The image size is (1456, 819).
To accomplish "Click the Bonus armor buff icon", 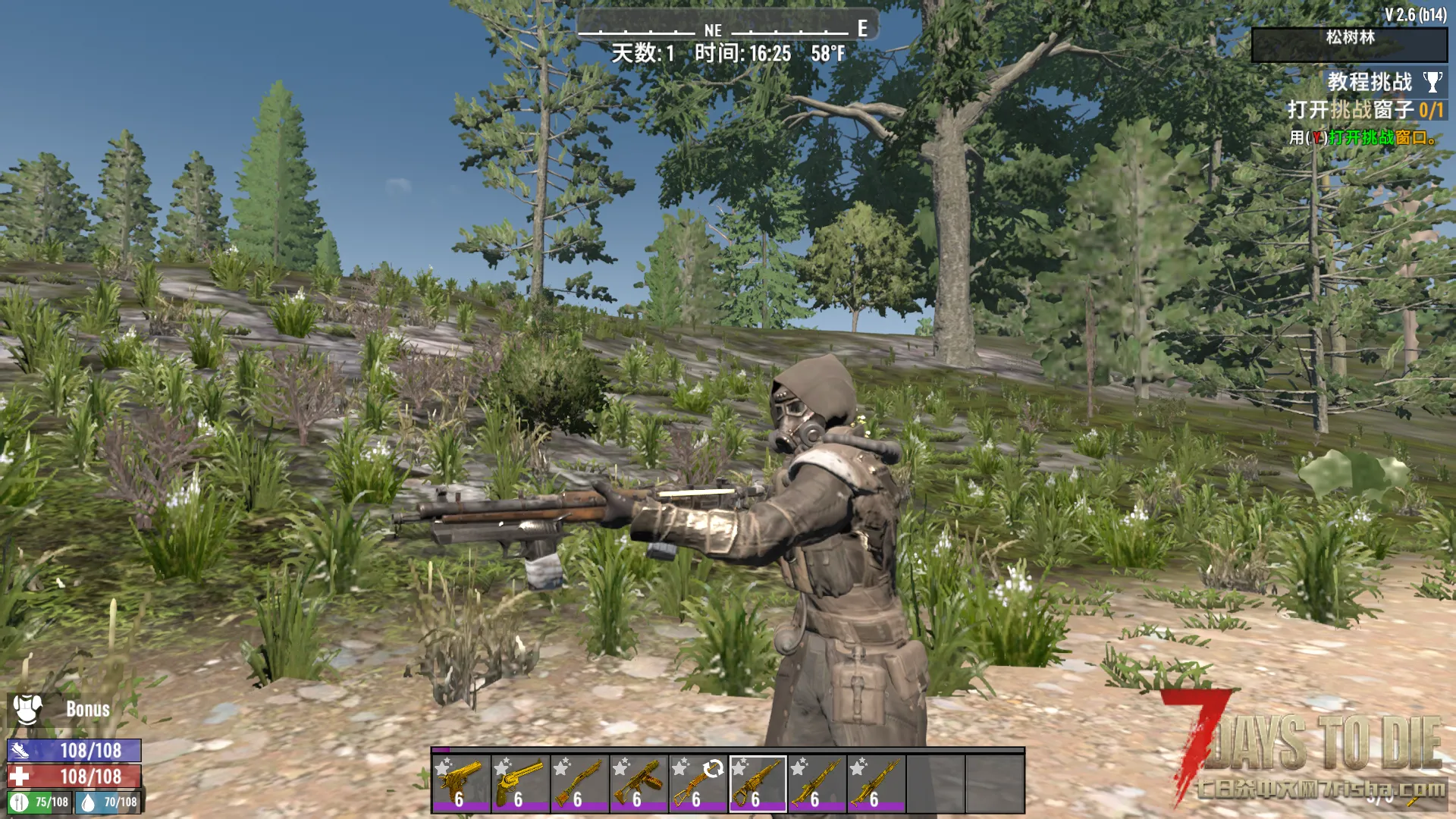I will pyautogui.click(x=27, y=709).
